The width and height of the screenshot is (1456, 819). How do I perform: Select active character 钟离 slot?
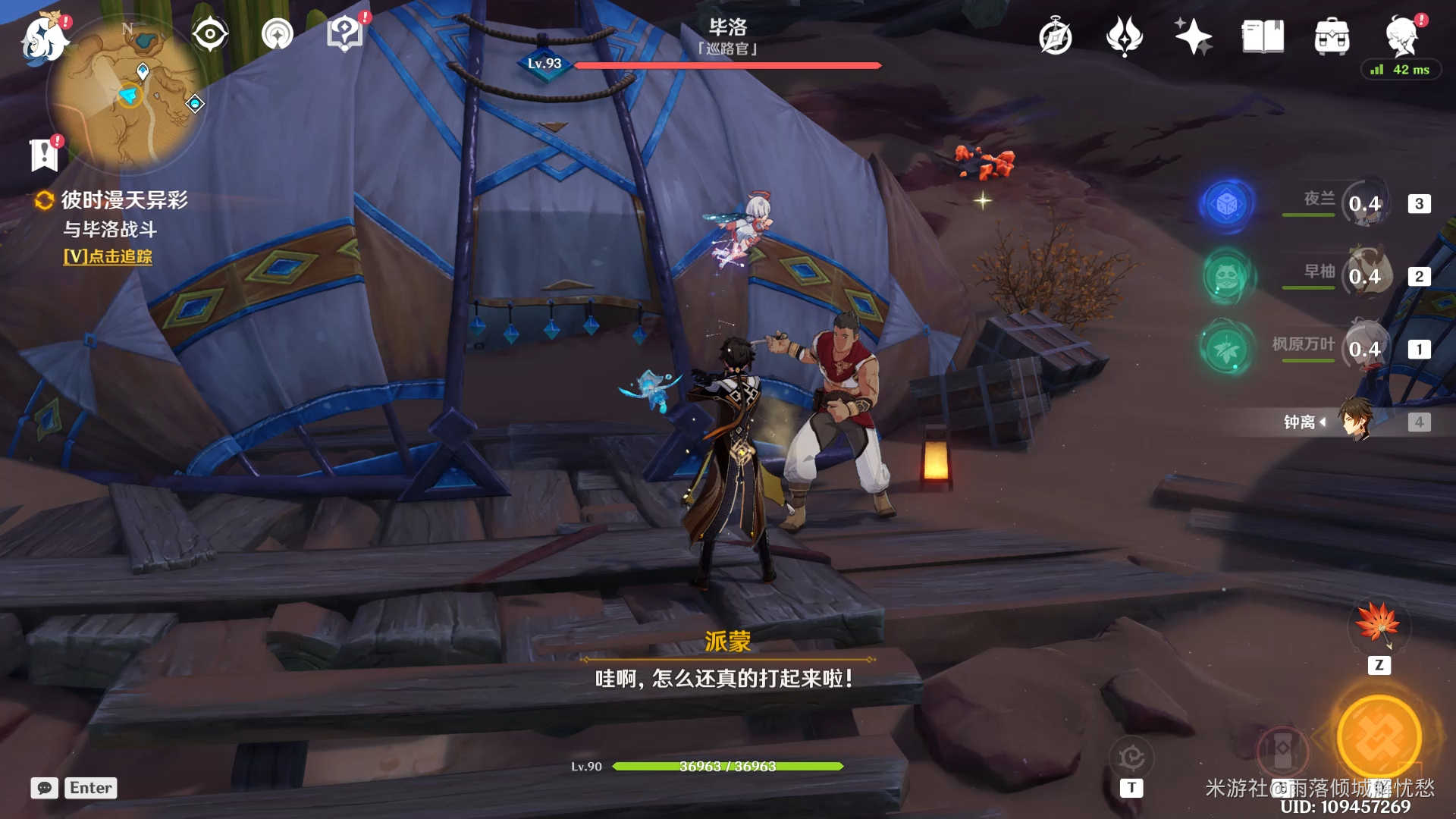click(x=1355, y=422)
